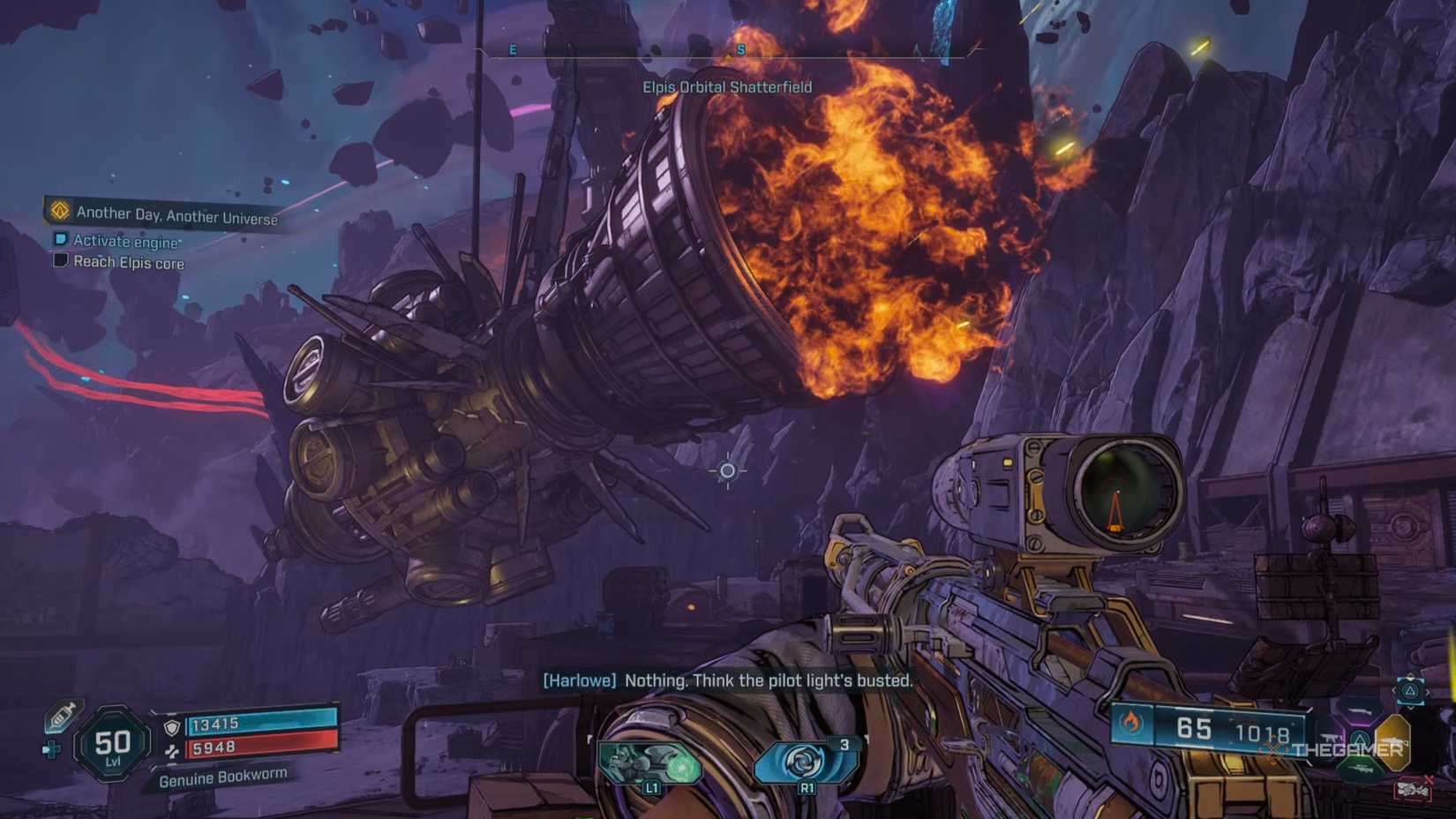
Task: Expand the Another Day, Another Universe tracker
Action: pos(176,213)
